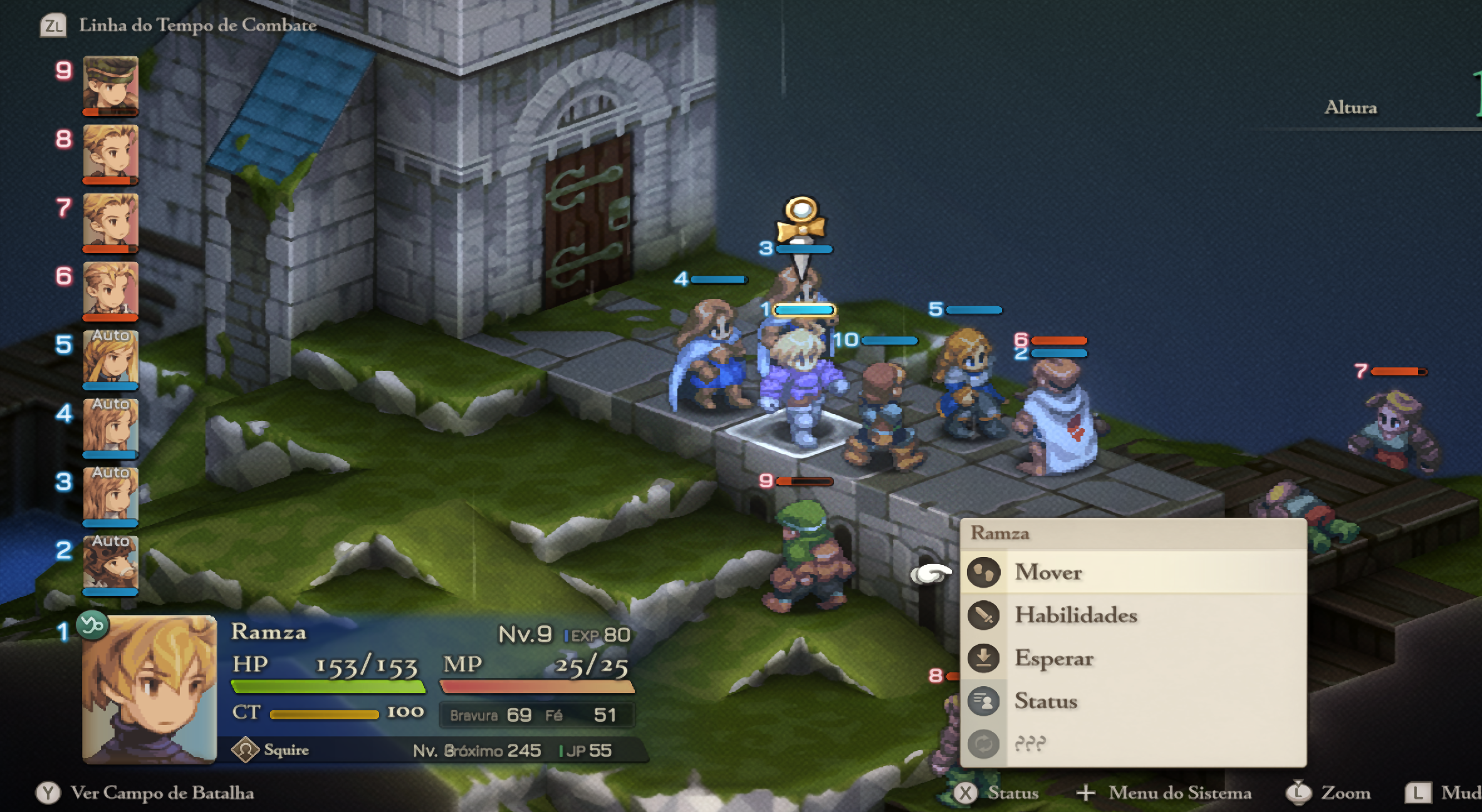1482x812 pixels.
Task: Open Habilidades in Ramza's command menu
Action: (x=1075, y=615)
